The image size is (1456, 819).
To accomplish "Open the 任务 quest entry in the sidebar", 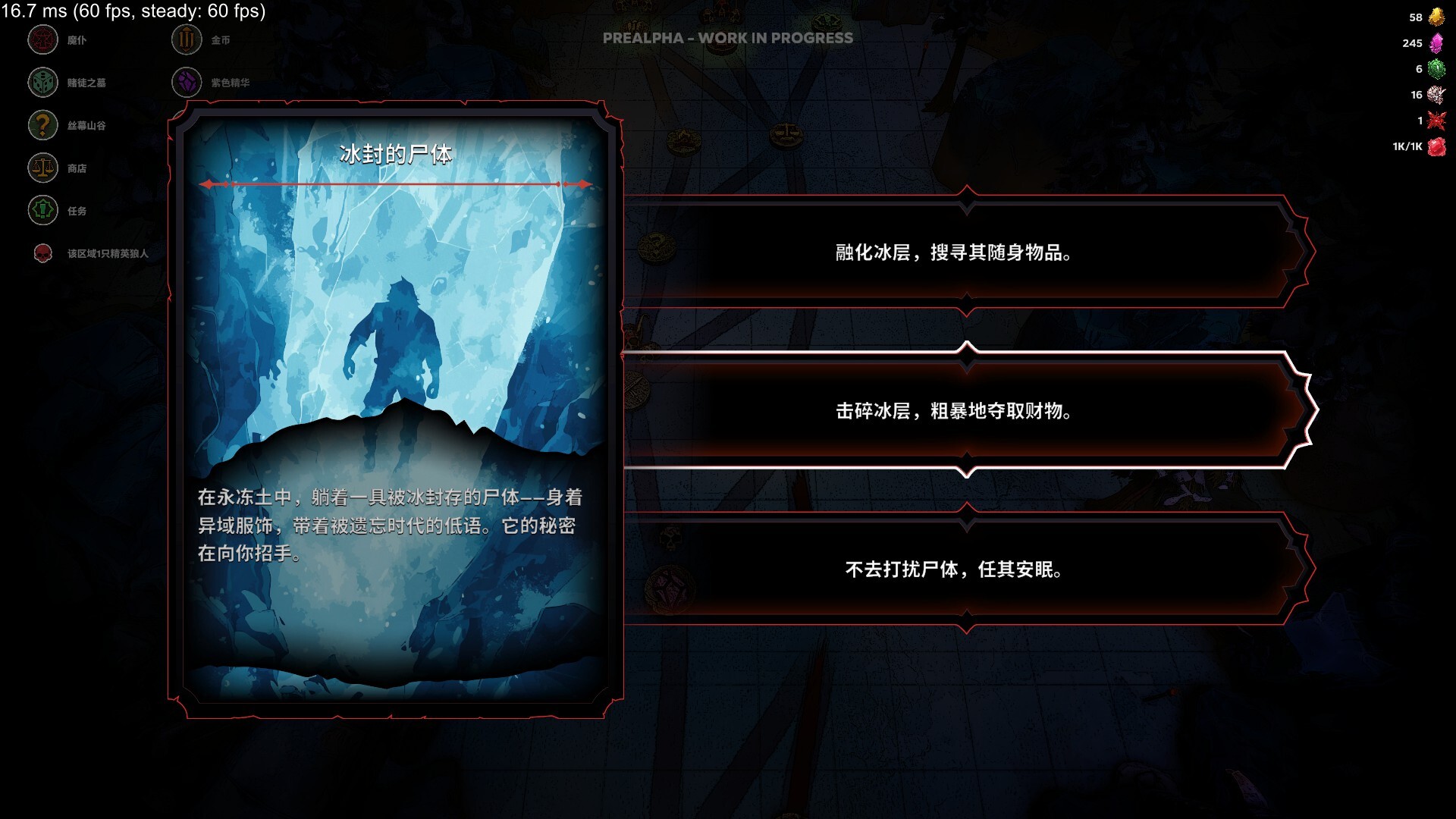I will pos(76,211).
